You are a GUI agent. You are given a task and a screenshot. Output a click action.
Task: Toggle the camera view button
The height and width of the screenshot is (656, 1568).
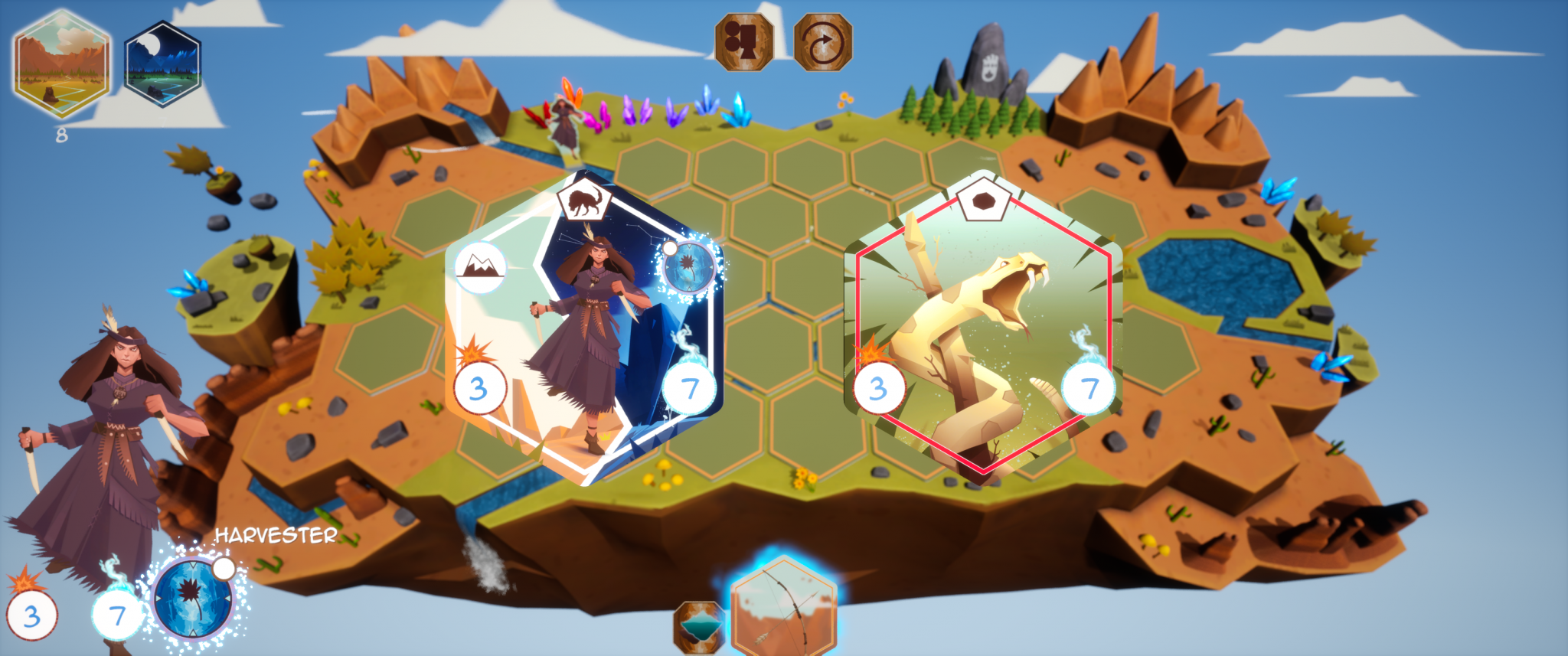pos(743,42)
